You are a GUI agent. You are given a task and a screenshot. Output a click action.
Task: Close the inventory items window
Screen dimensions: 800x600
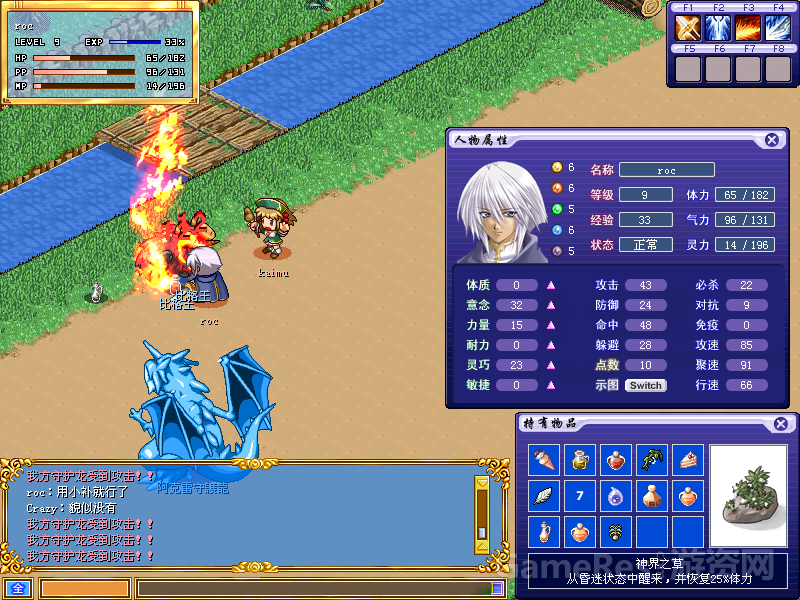tap(780, 424)
